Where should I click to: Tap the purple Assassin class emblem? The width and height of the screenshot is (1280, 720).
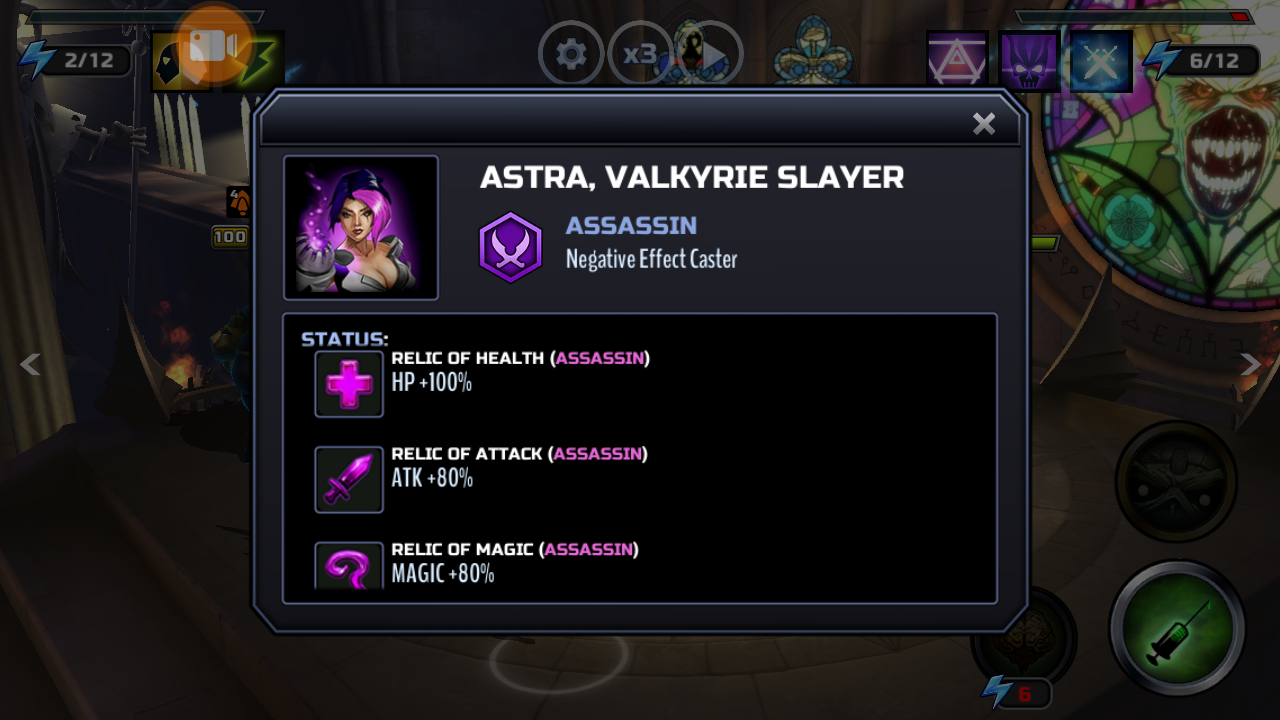pyautogui.click(x=510, y=247)
